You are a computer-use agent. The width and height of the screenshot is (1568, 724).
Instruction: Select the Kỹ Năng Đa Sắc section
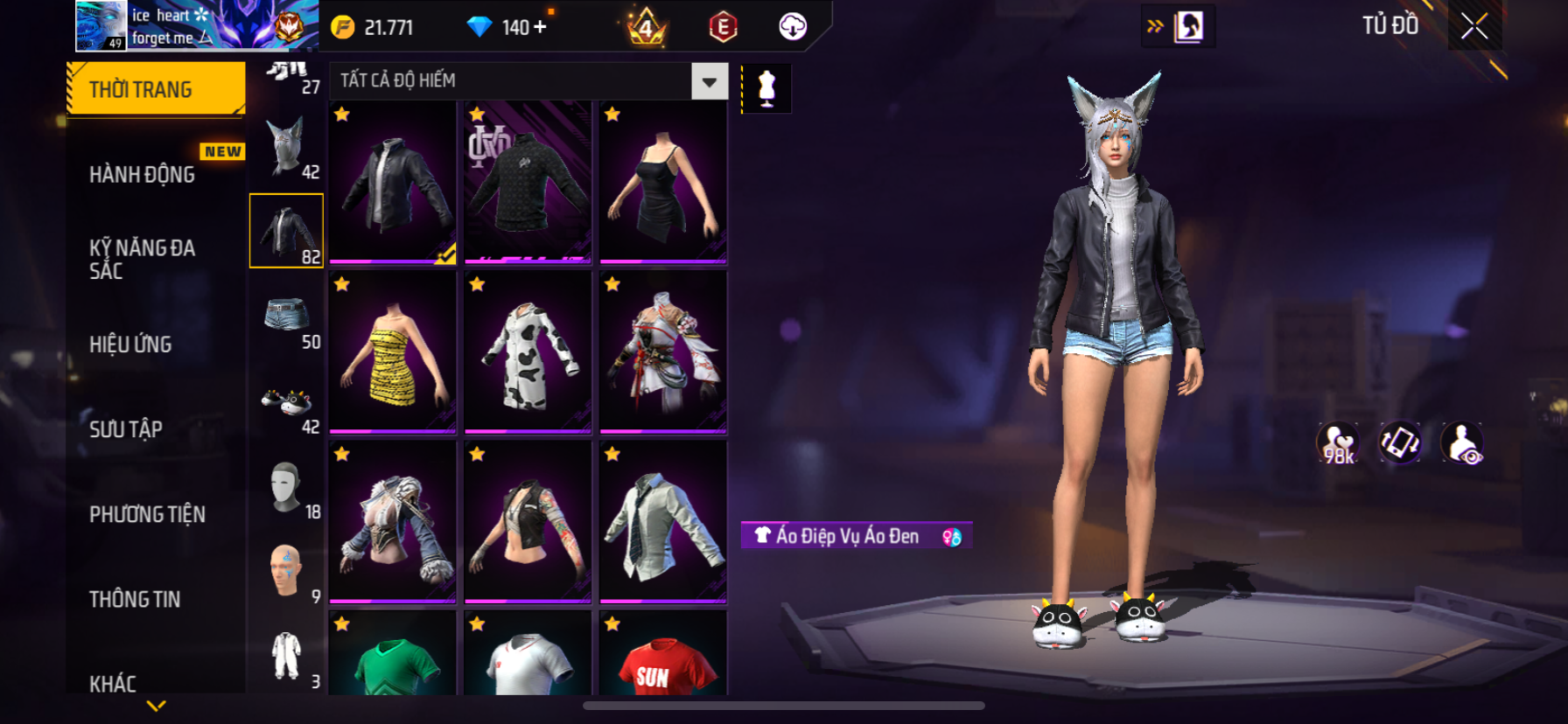(x=142, y=259)
